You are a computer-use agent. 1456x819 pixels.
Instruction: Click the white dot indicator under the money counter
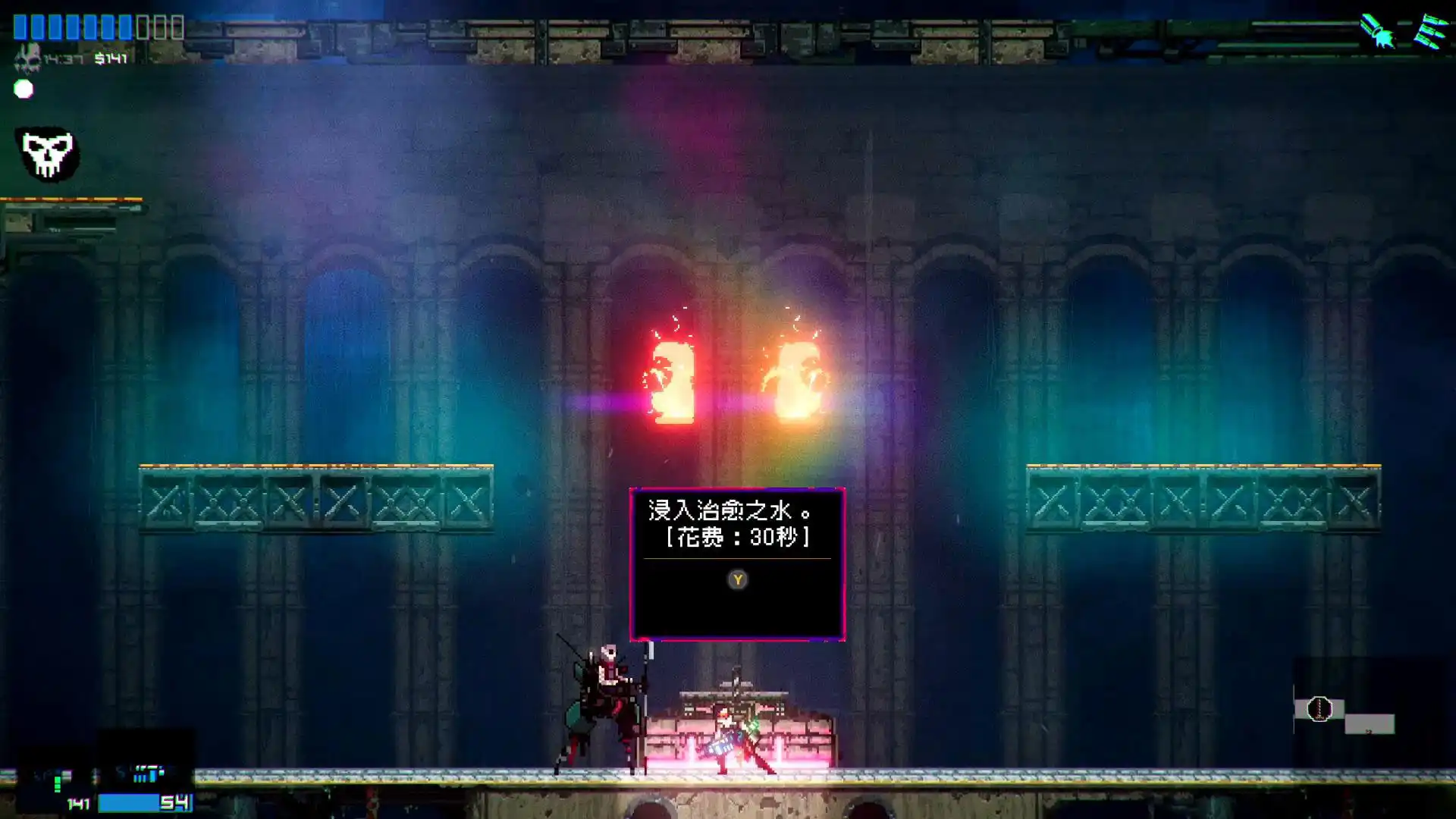(24, 90)
